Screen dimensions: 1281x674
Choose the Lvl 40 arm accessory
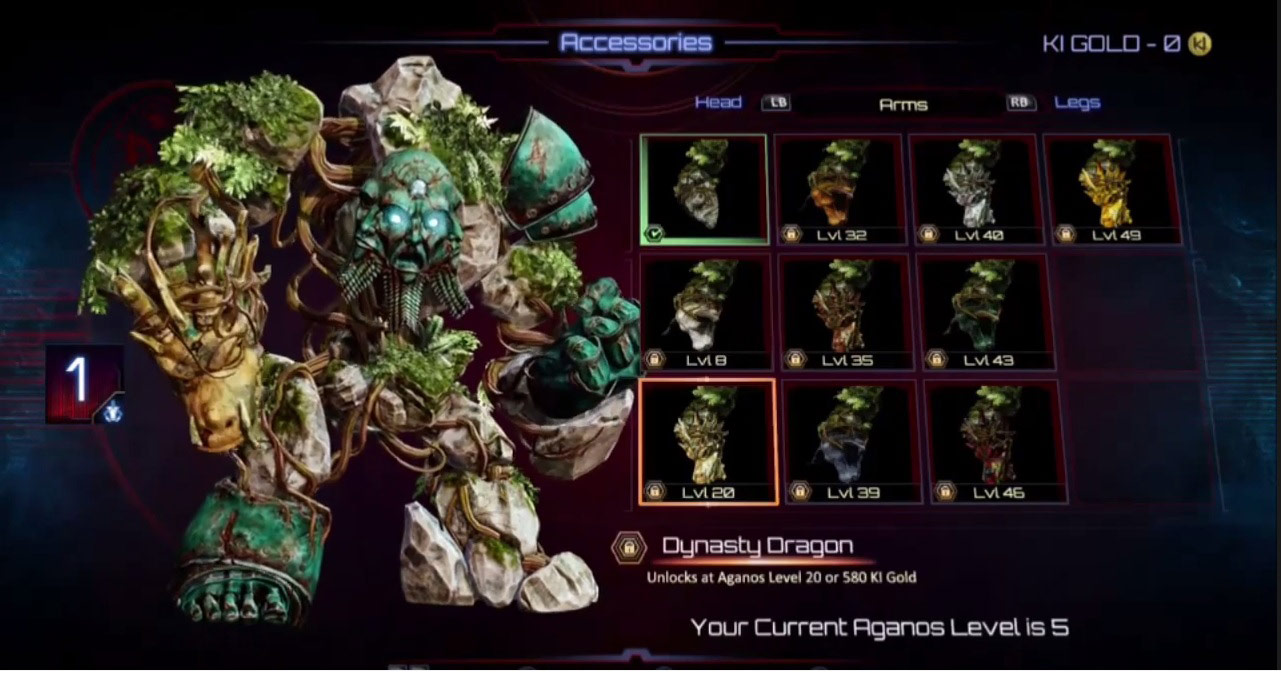tap(974, 190)
